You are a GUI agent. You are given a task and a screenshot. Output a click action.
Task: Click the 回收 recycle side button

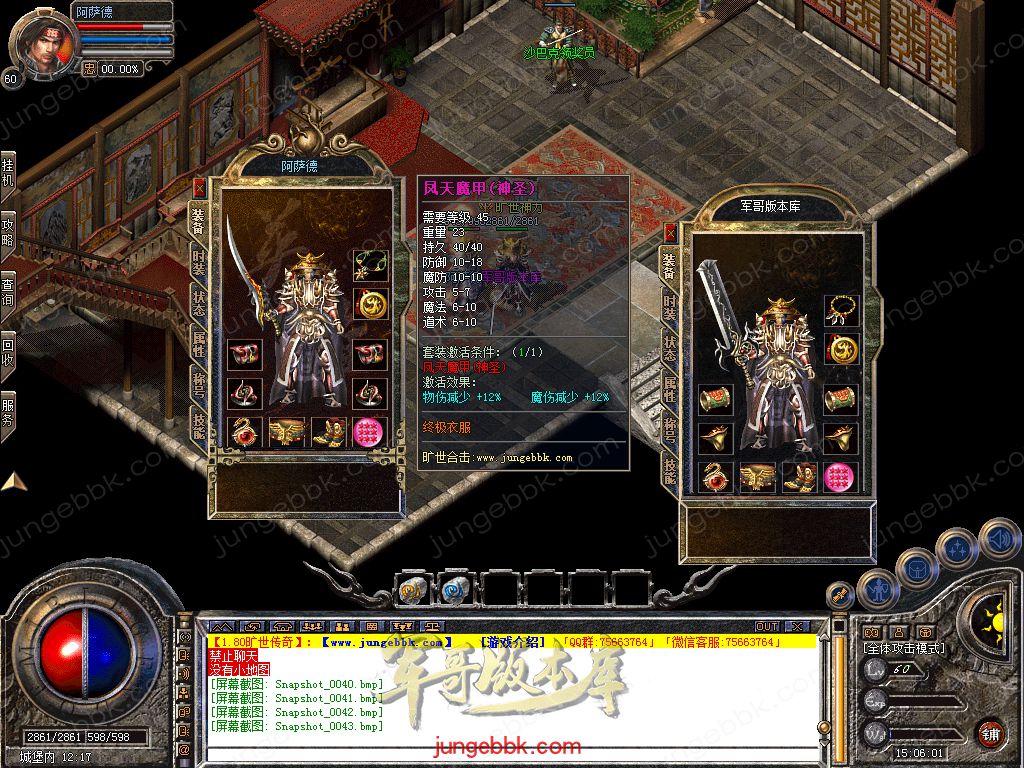click(8, 345)
